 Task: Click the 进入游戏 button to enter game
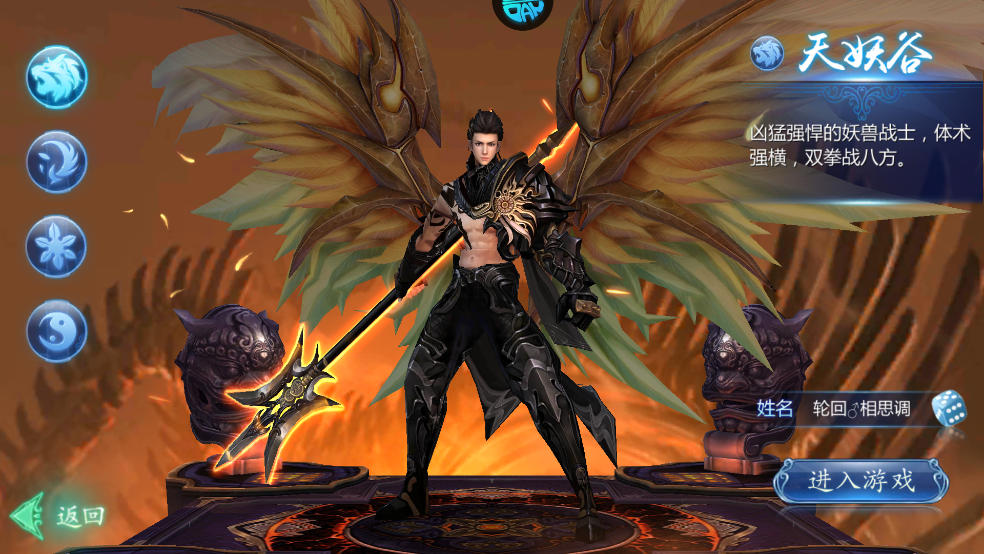pyautogui.click(x=860, y=481)
